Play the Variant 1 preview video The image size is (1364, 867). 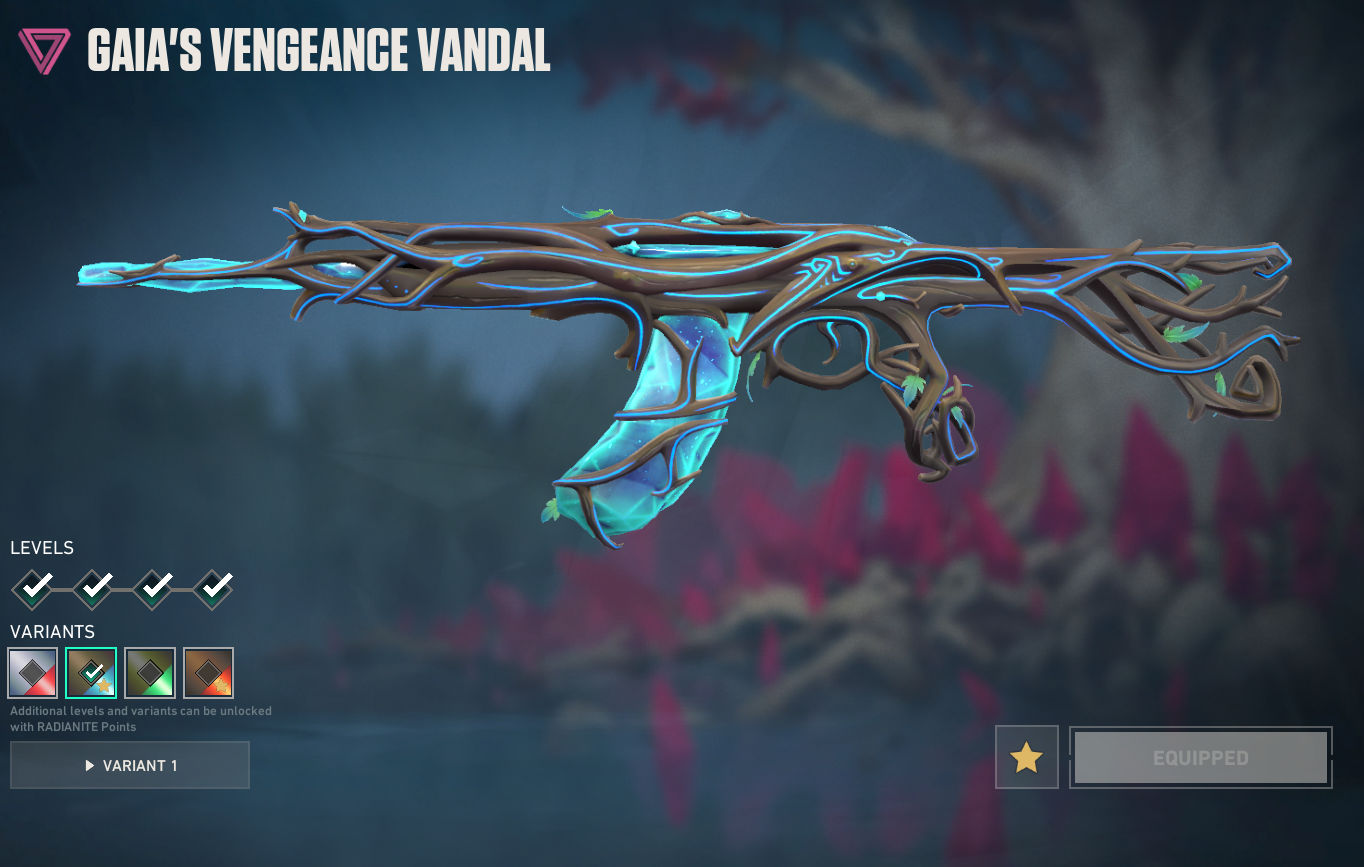(x=130, y=765)
